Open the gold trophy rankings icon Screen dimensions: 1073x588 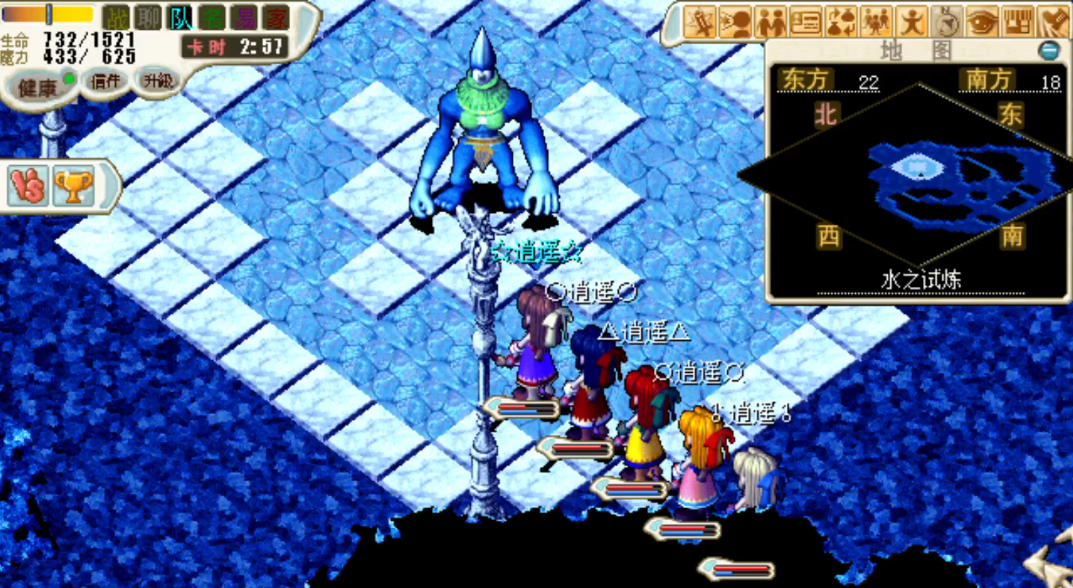[x=73, y=186]
